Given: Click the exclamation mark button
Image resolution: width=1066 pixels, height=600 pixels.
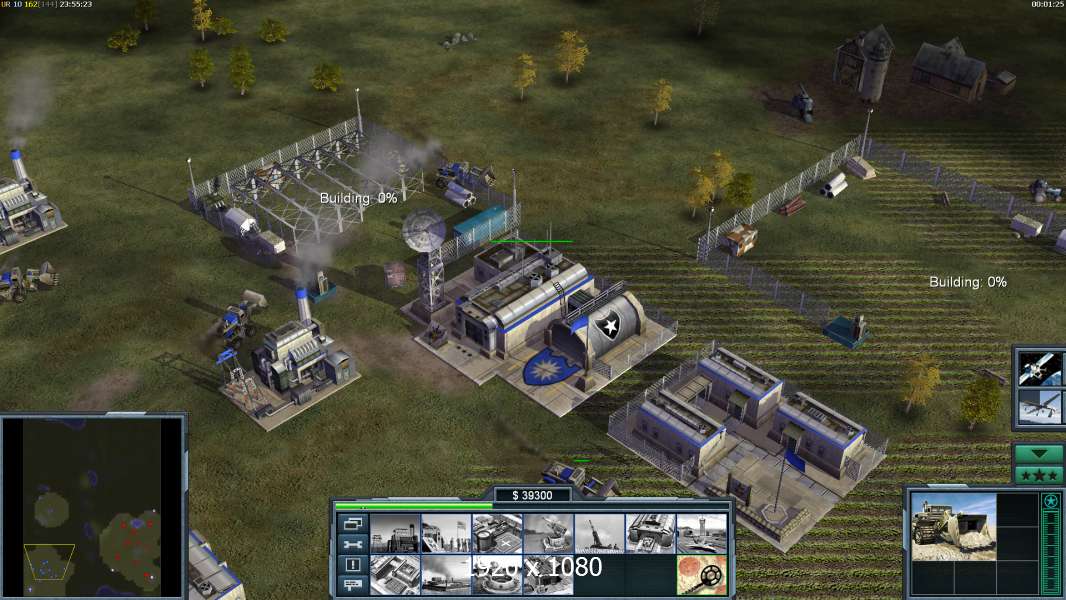Looking at the screenshot, I should (351, 565).
